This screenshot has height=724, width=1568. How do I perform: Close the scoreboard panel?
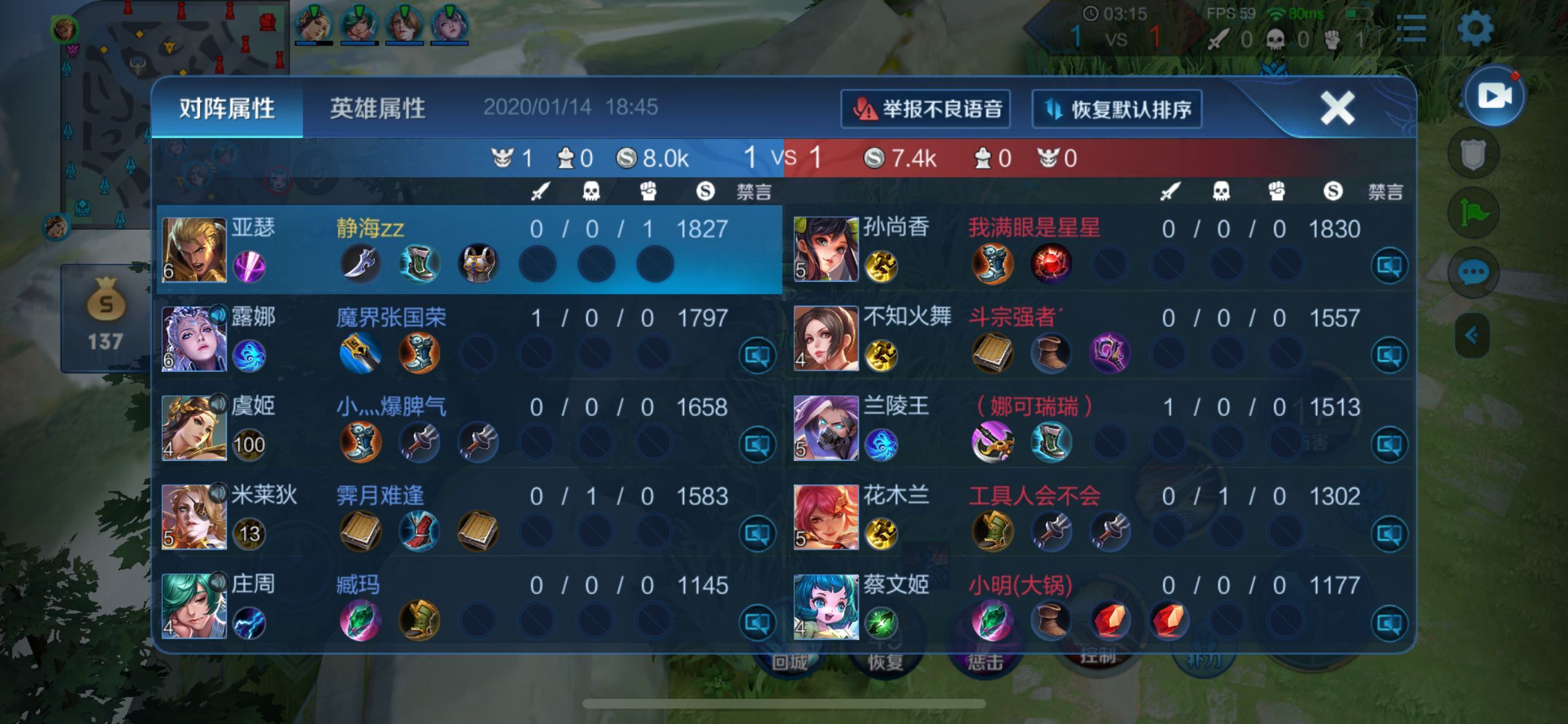coord(1337,107)
